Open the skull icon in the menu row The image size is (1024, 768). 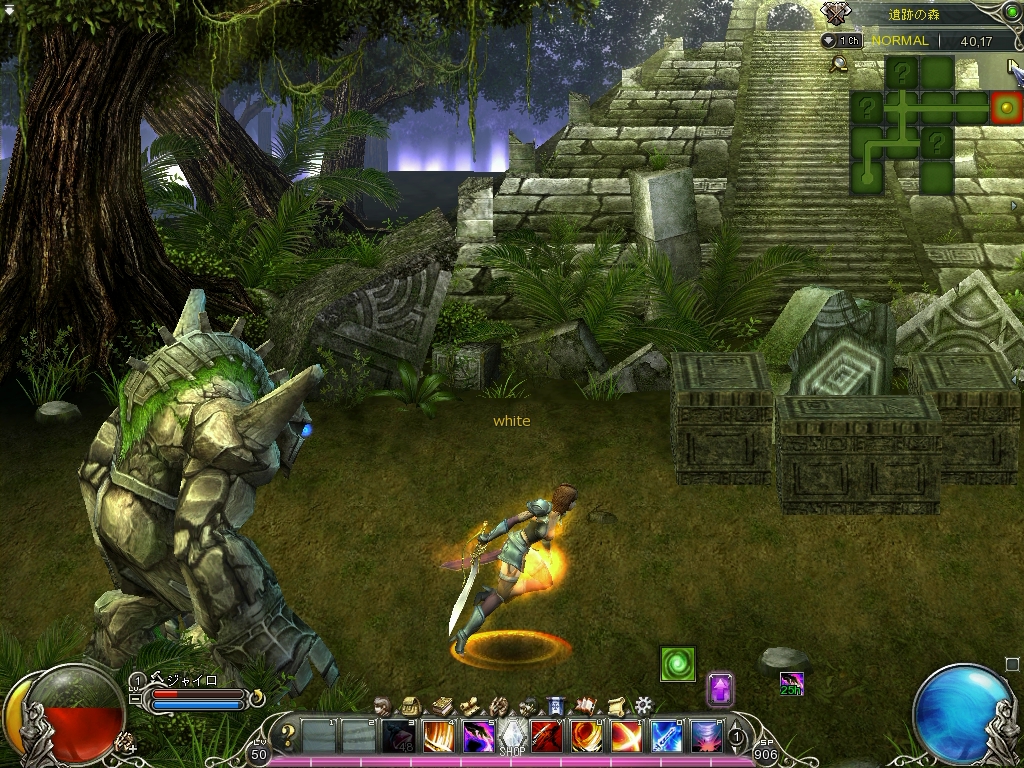528,706
